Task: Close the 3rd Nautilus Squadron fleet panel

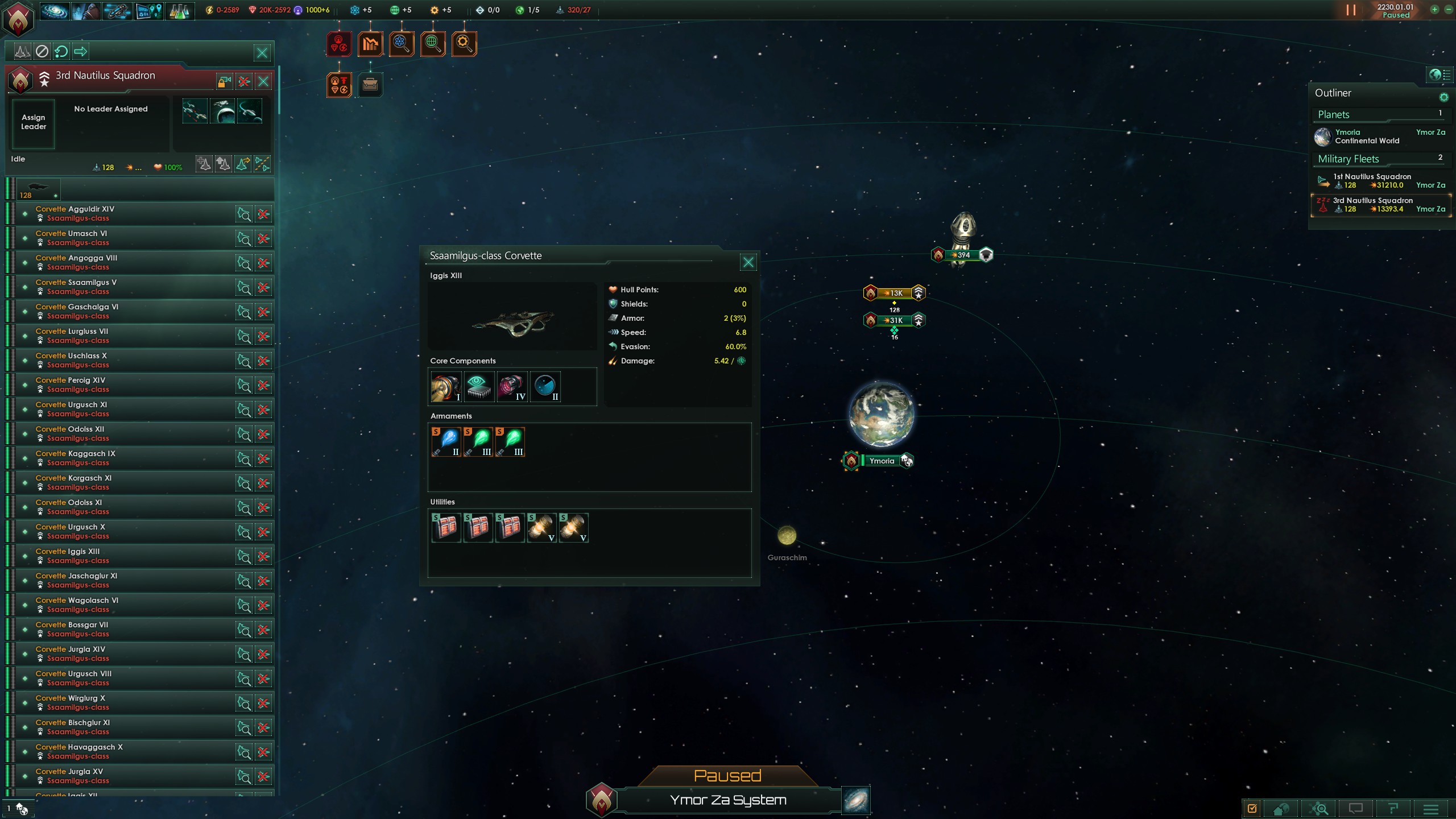Action: coord(263,81)
